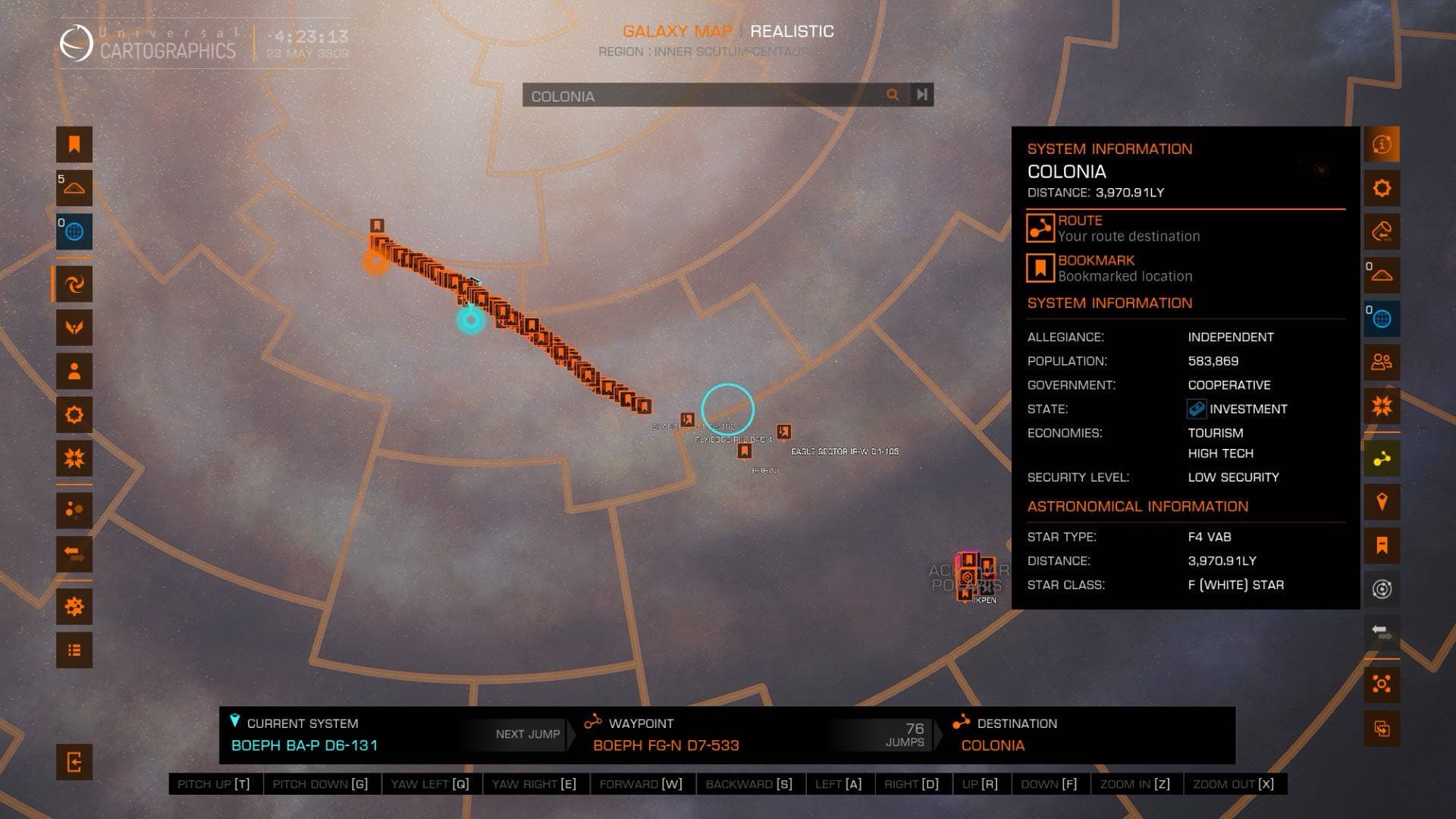Select the Route destination button

click(1040, 227)
